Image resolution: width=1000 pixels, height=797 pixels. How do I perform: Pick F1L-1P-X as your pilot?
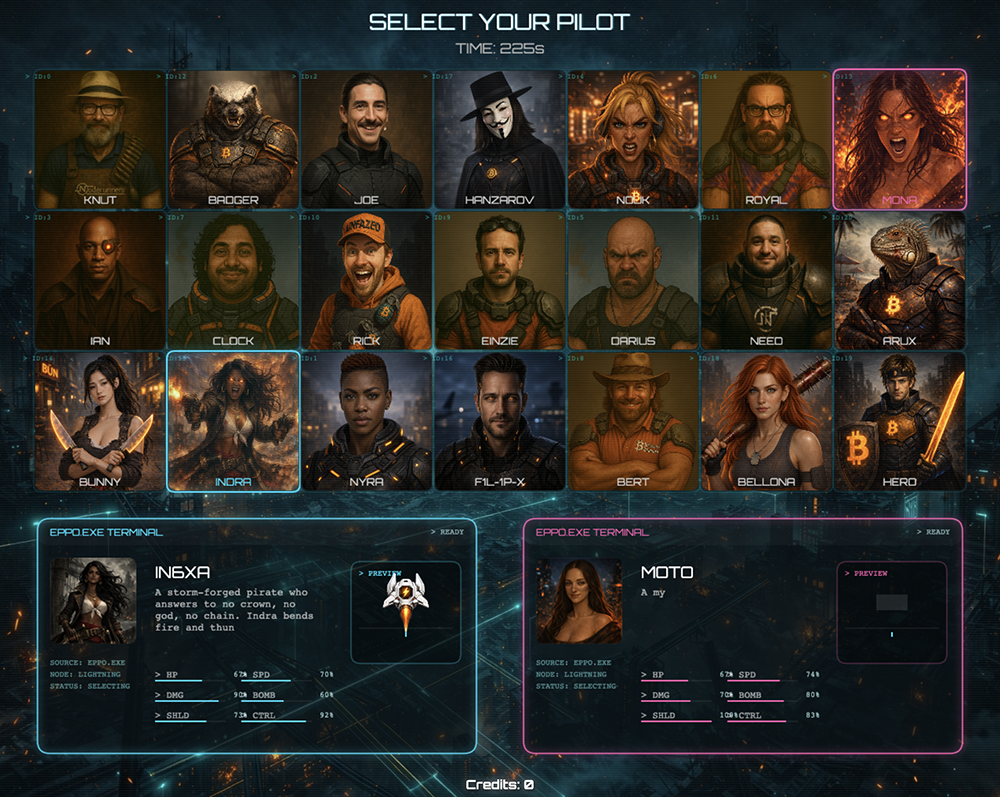[x=499, y=421]
